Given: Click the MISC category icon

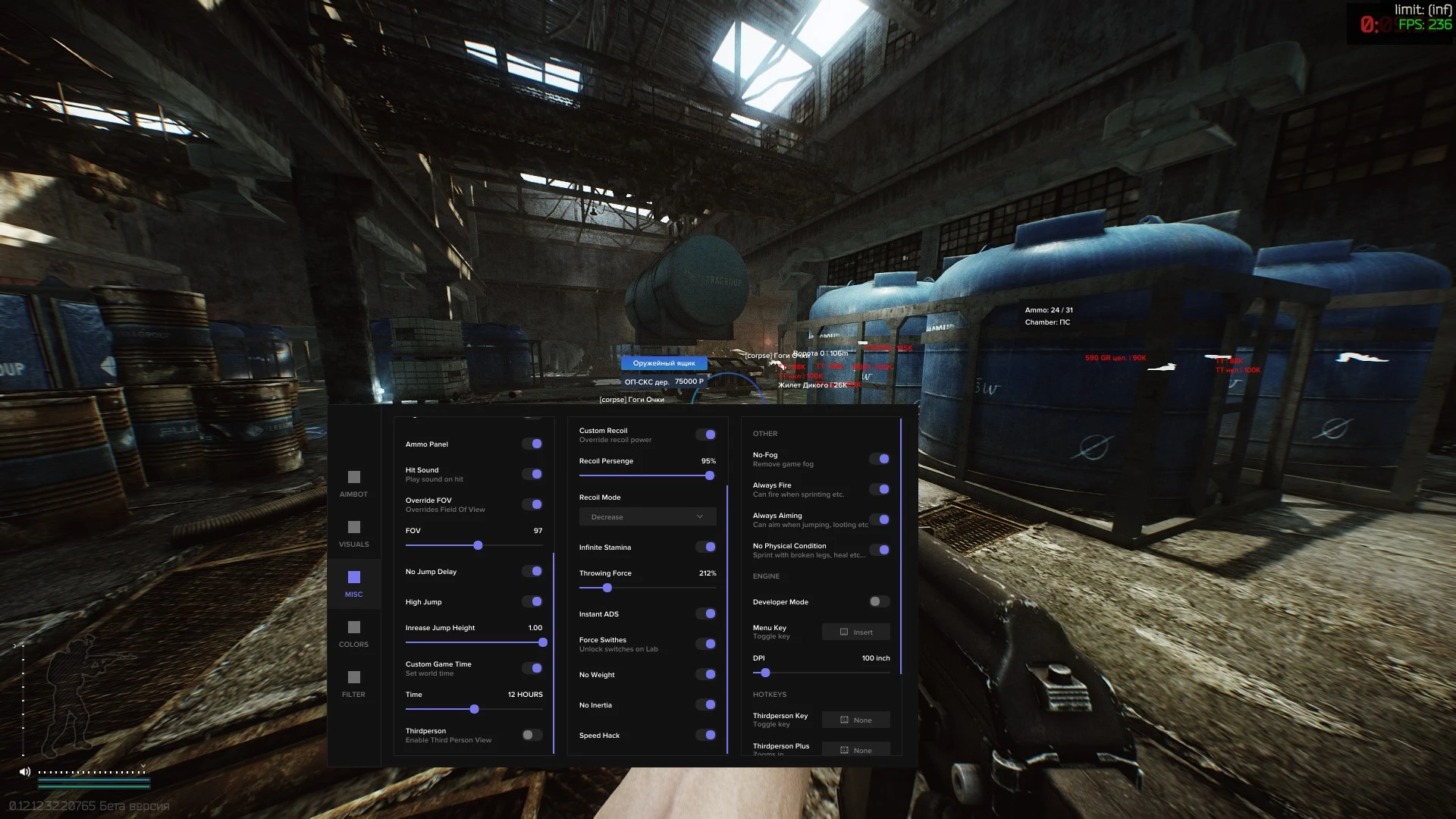Looking at the screenshot, I should click(353, 576).
